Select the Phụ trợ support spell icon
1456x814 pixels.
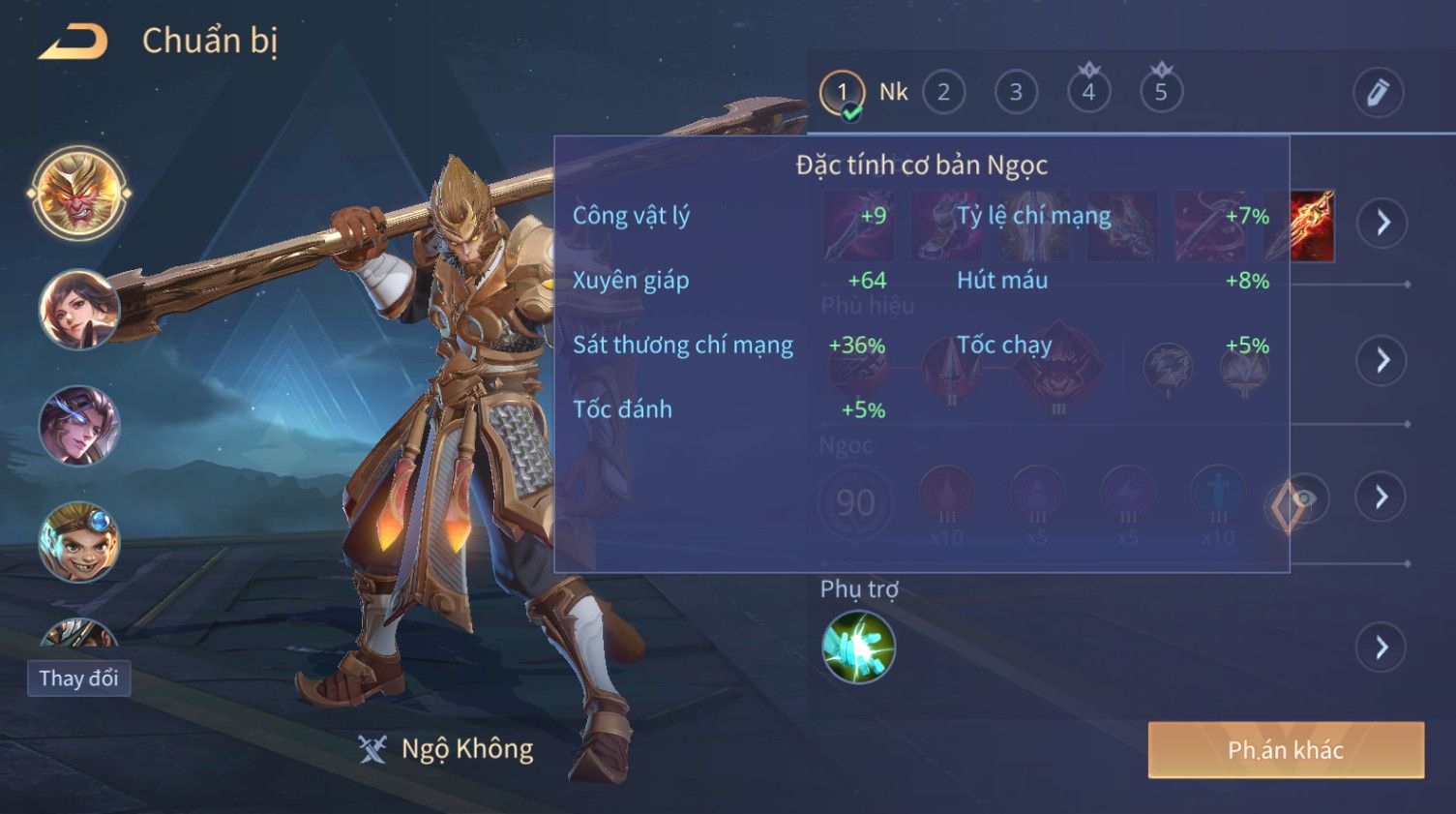point(858,648)
